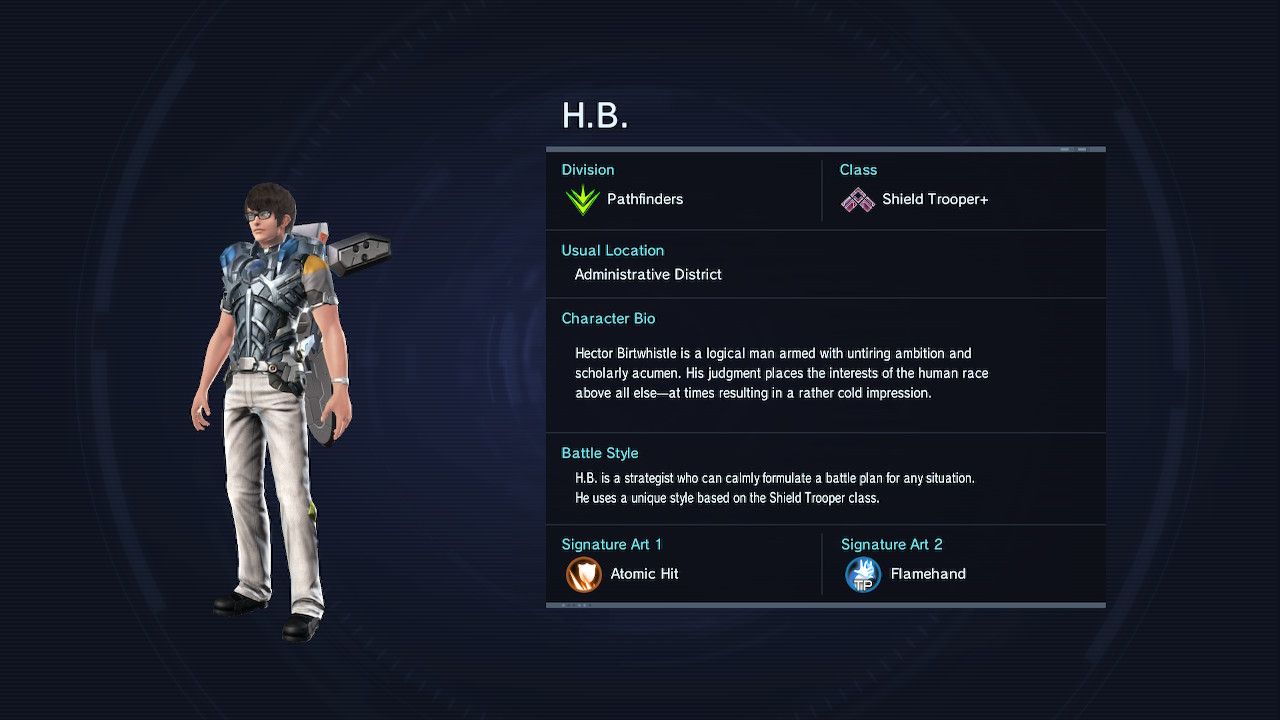1280x720 pixels.
Task: Click the Pathfinders division emblem
Action: click(582, 200)
